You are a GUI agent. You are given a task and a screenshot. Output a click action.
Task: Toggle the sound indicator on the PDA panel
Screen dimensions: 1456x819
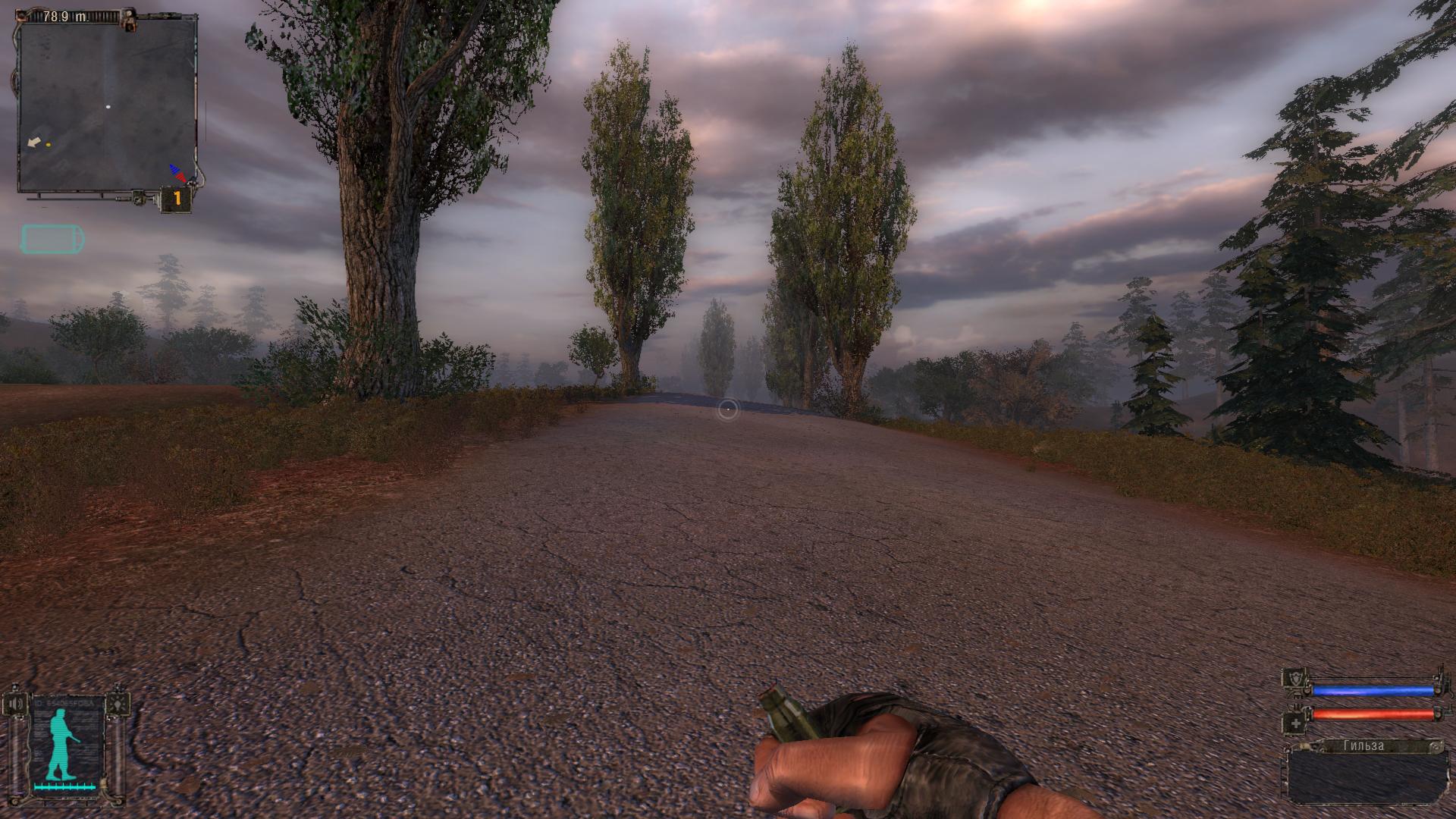(x=16, y=703)
